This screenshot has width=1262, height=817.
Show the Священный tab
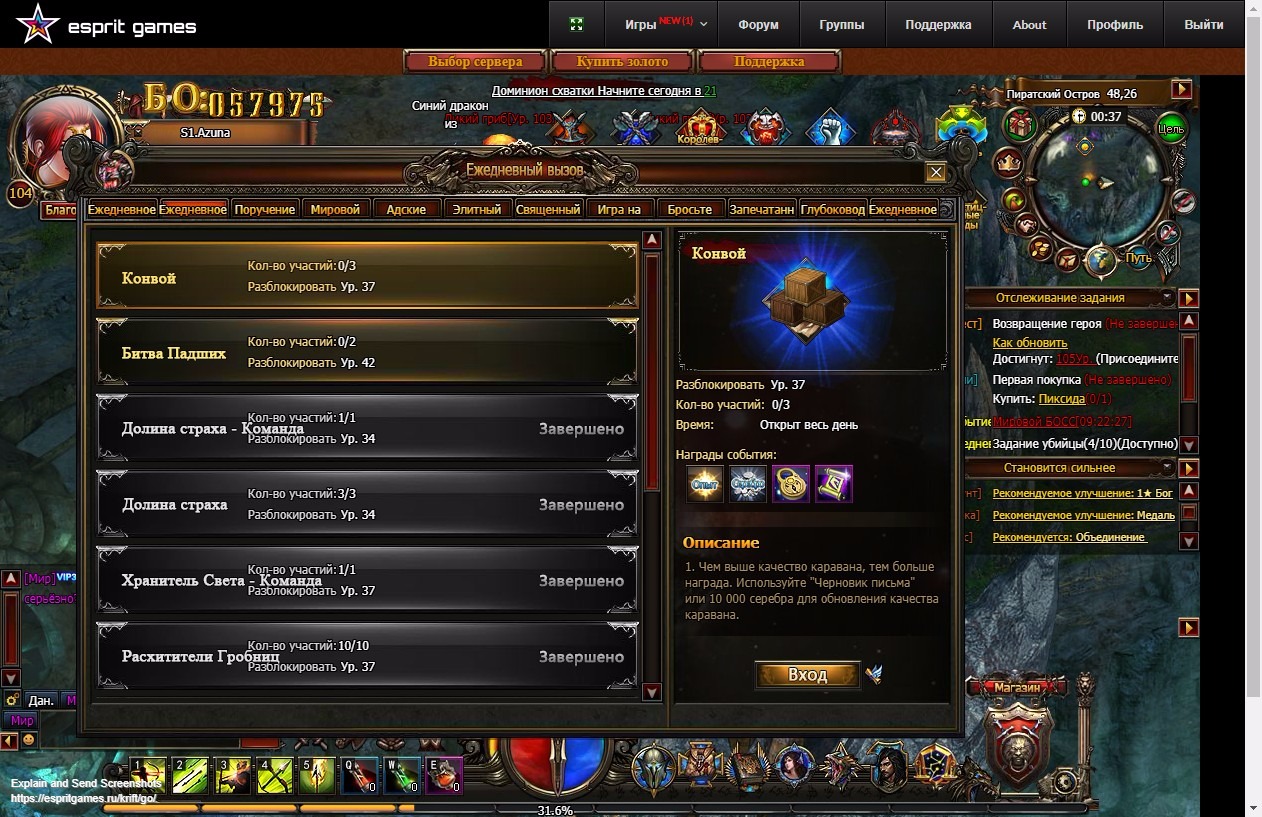point(548,209)
